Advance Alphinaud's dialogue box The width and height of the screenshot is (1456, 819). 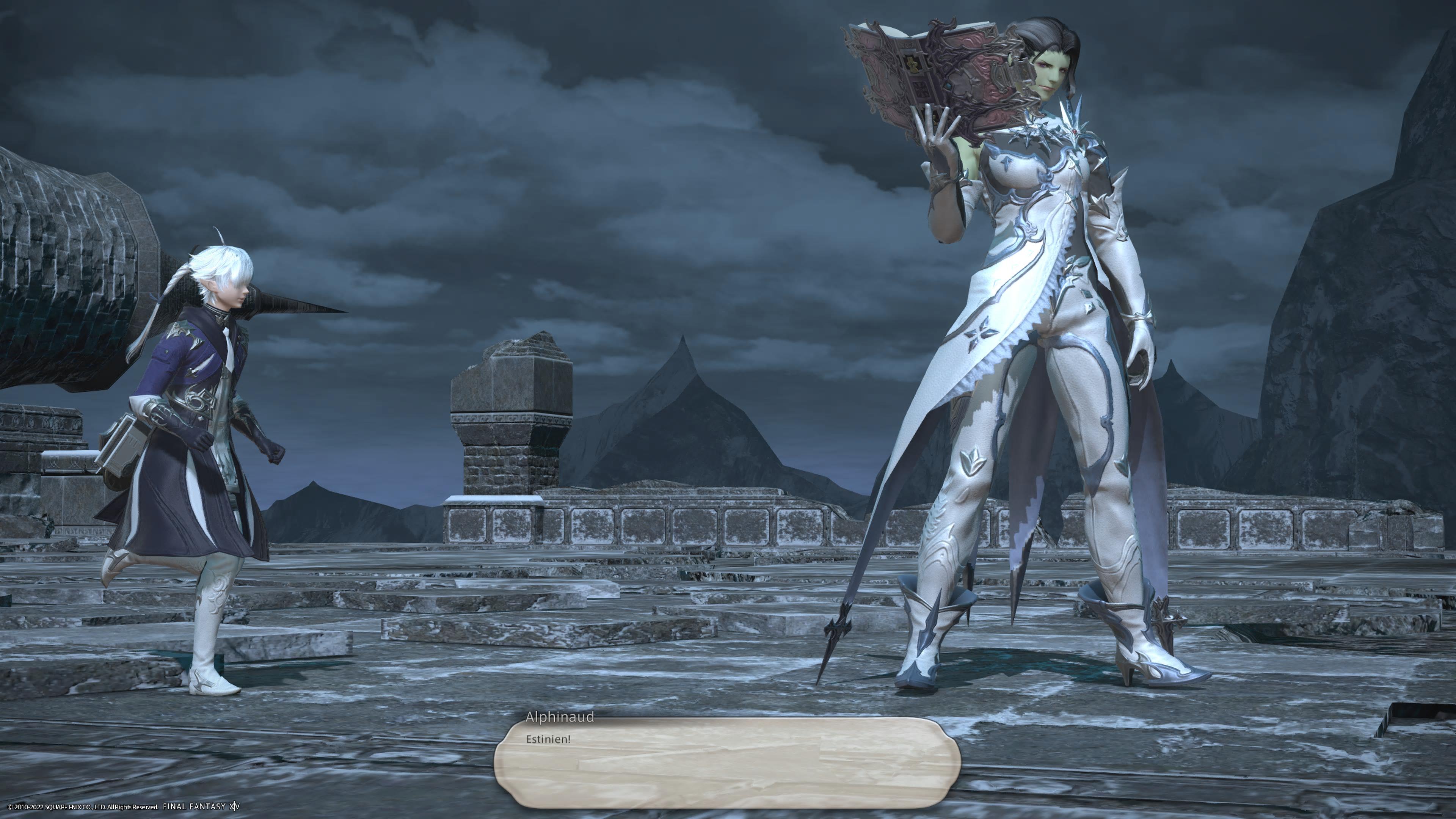pos(727,763)
